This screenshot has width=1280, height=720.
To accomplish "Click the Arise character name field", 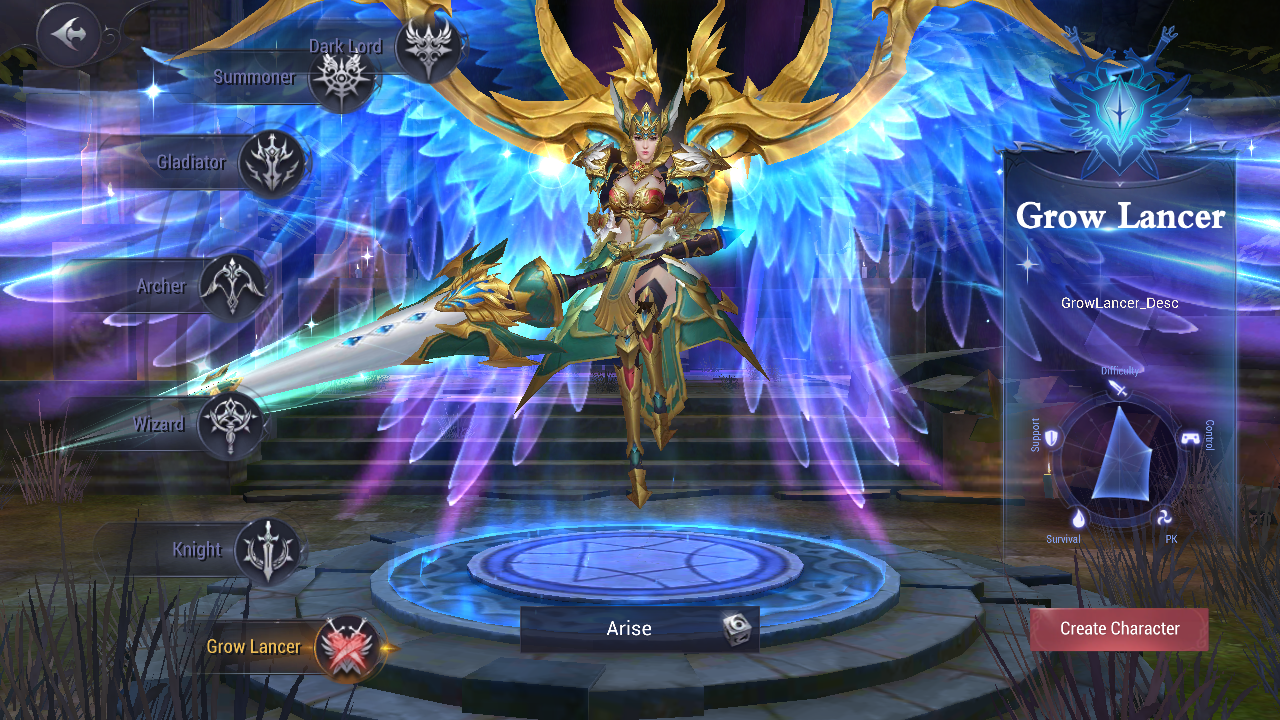I will (630, 628).
